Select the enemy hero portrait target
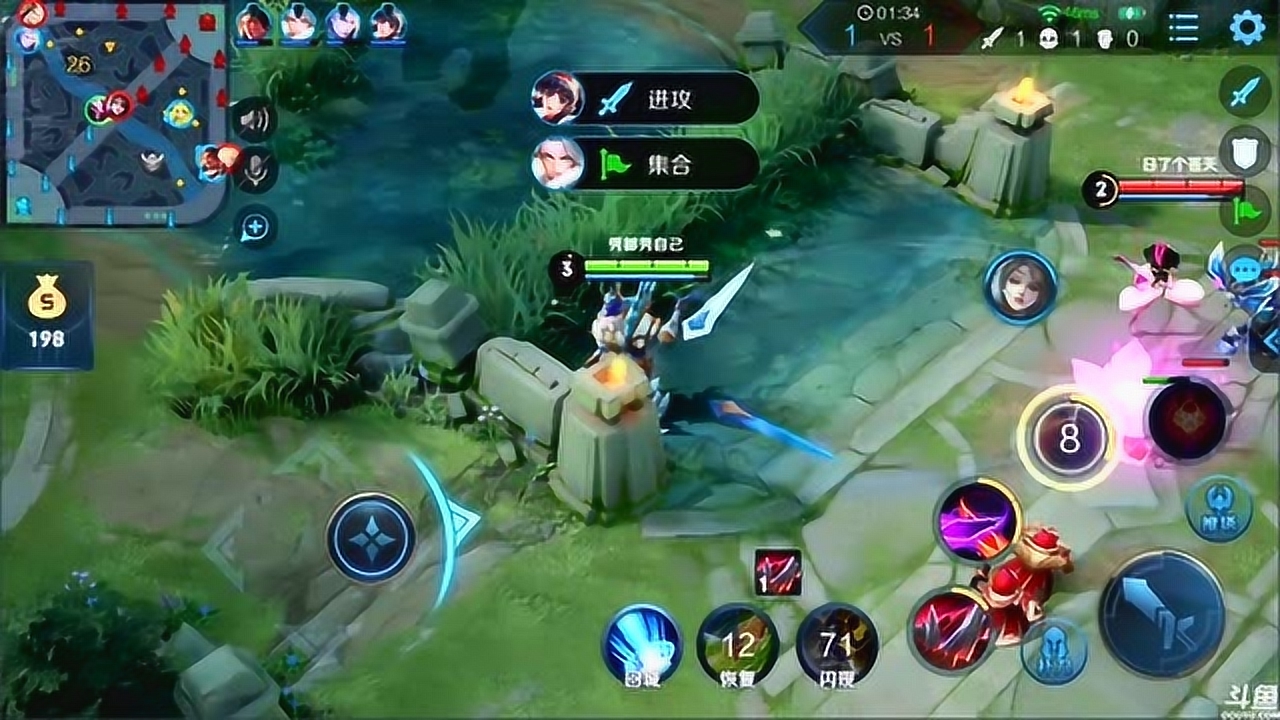This screenshot has height=720, width=1280. (x=1020, y=287)
